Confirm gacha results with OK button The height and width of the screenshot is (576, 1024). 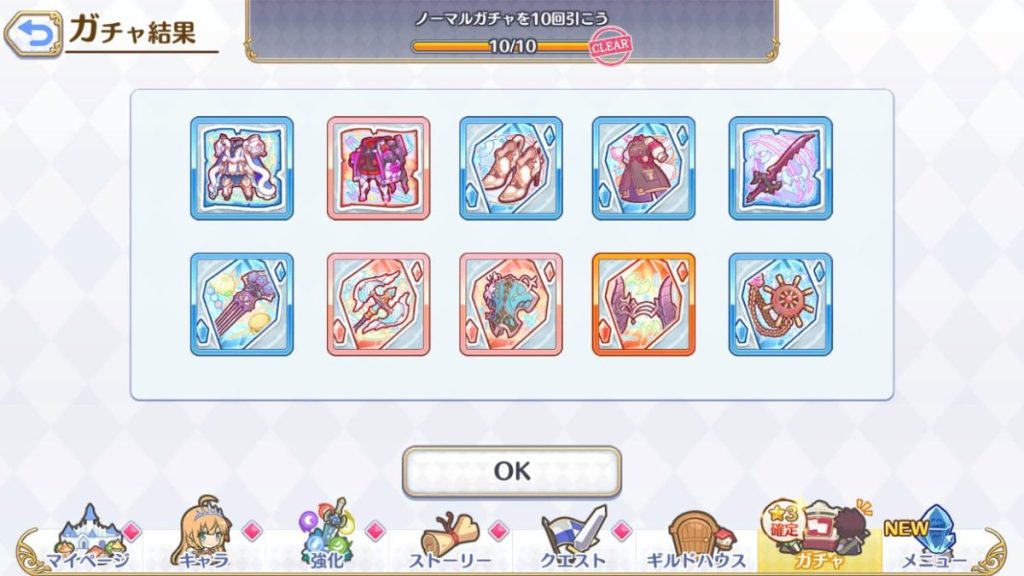point(511,471)
